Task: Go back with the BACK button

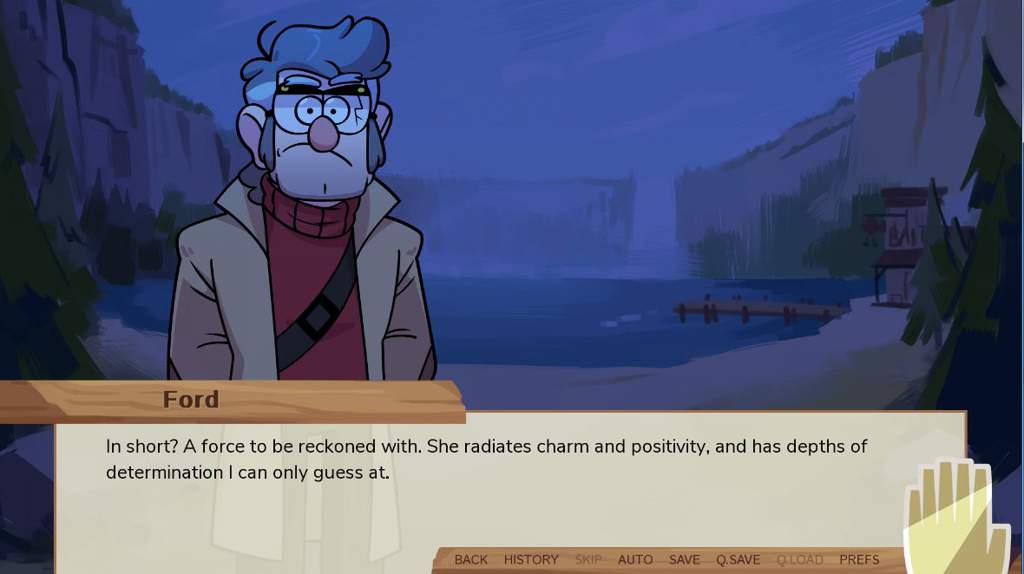Action: pyautogui.click(x=471, y=559)
